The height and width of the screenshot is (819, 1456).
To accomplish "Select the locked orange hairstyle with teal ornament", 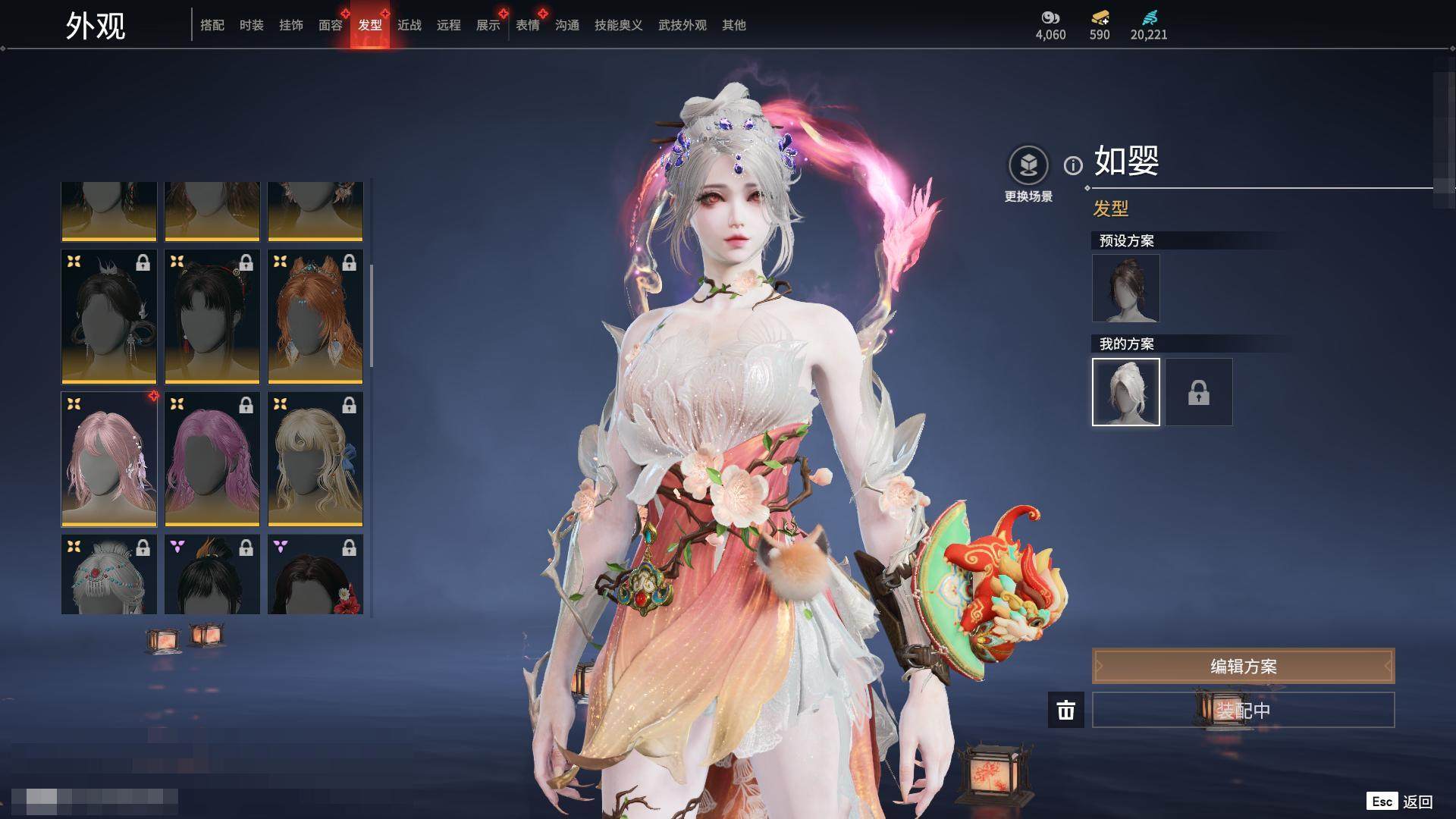I will (x=315, y=317).
